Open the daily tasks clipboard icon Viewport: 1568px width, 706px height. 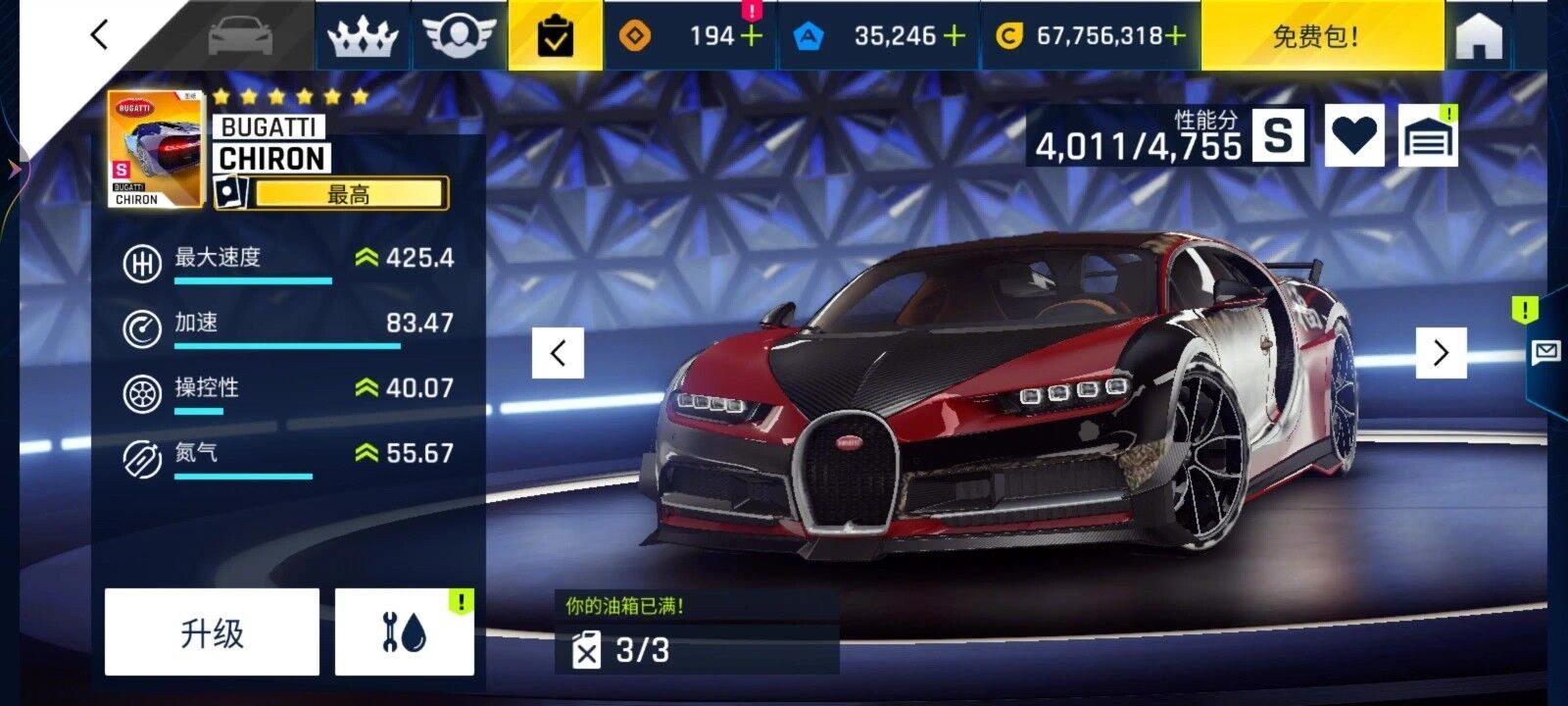pos(555,35)
